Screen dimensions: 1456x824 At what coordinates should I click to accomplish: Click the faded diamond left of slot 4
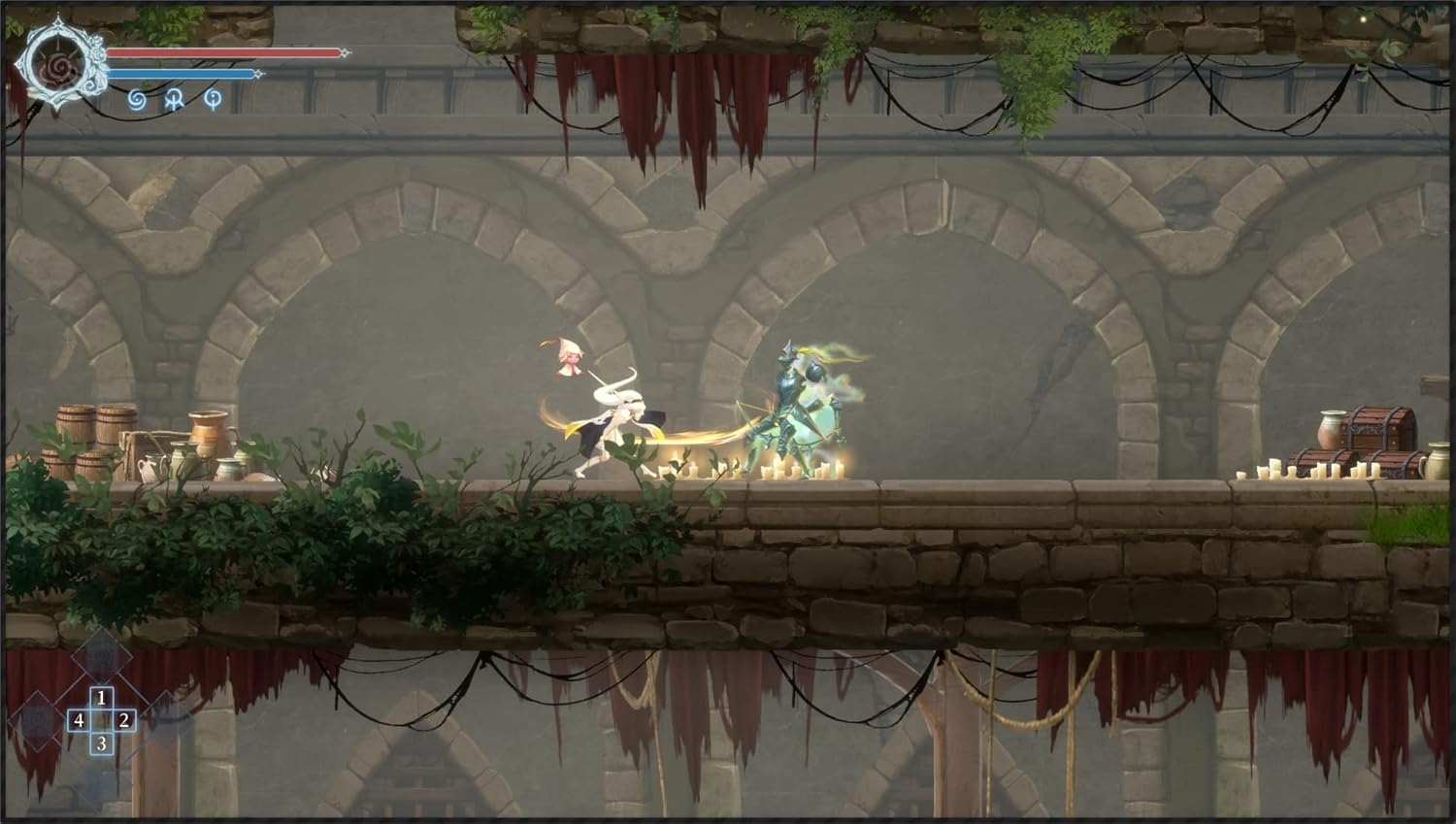37,720
